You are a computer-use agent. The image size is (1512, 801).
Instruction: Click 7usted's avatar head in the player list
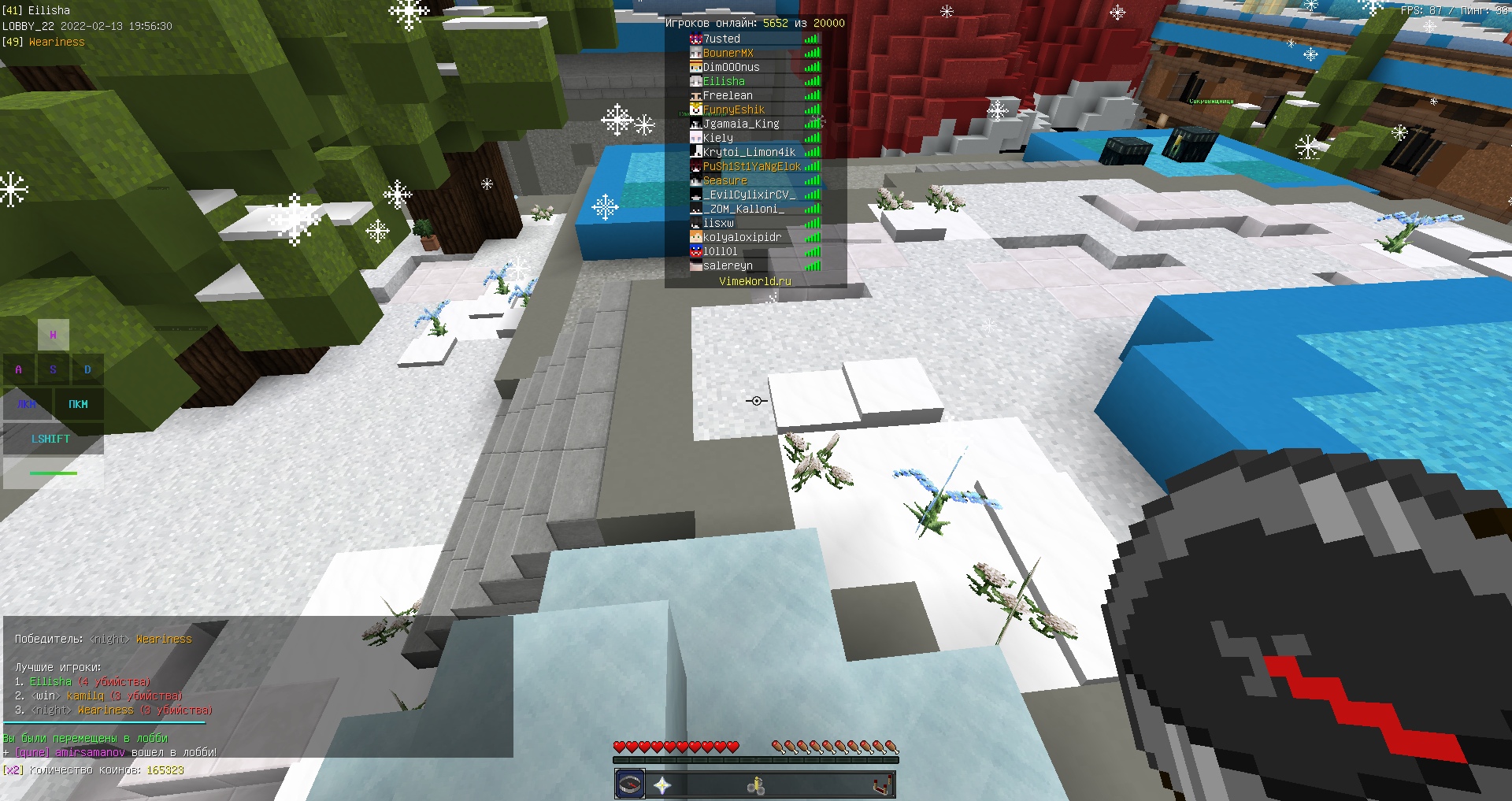(x=696, y=38)
